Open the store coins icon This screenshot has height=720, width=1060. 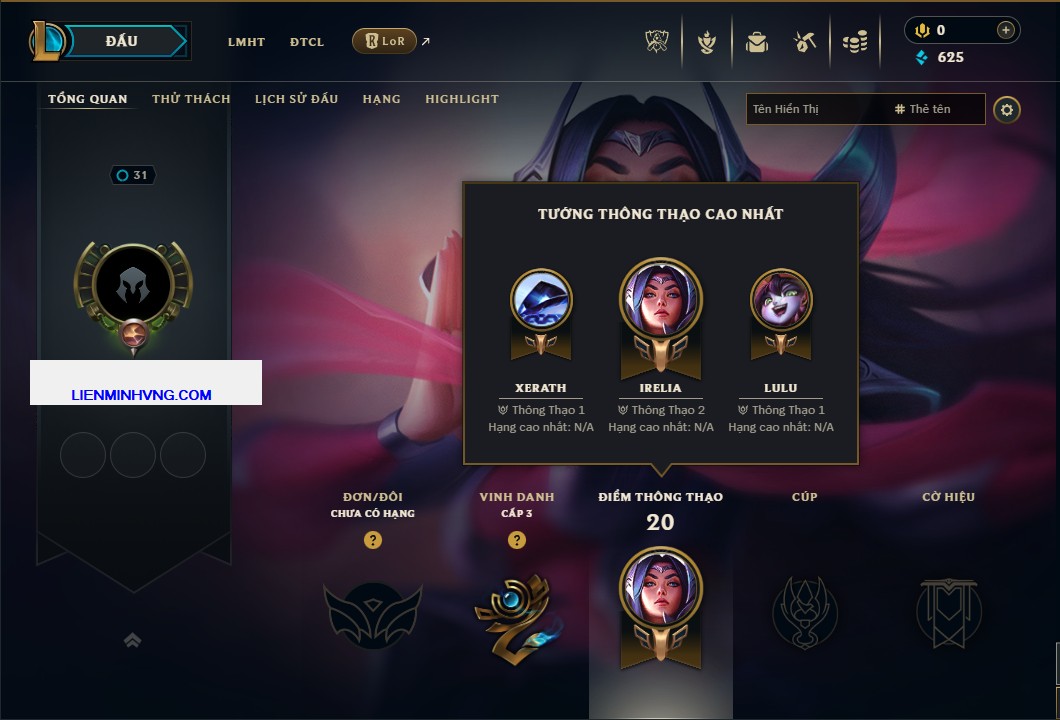pos(854,42)
